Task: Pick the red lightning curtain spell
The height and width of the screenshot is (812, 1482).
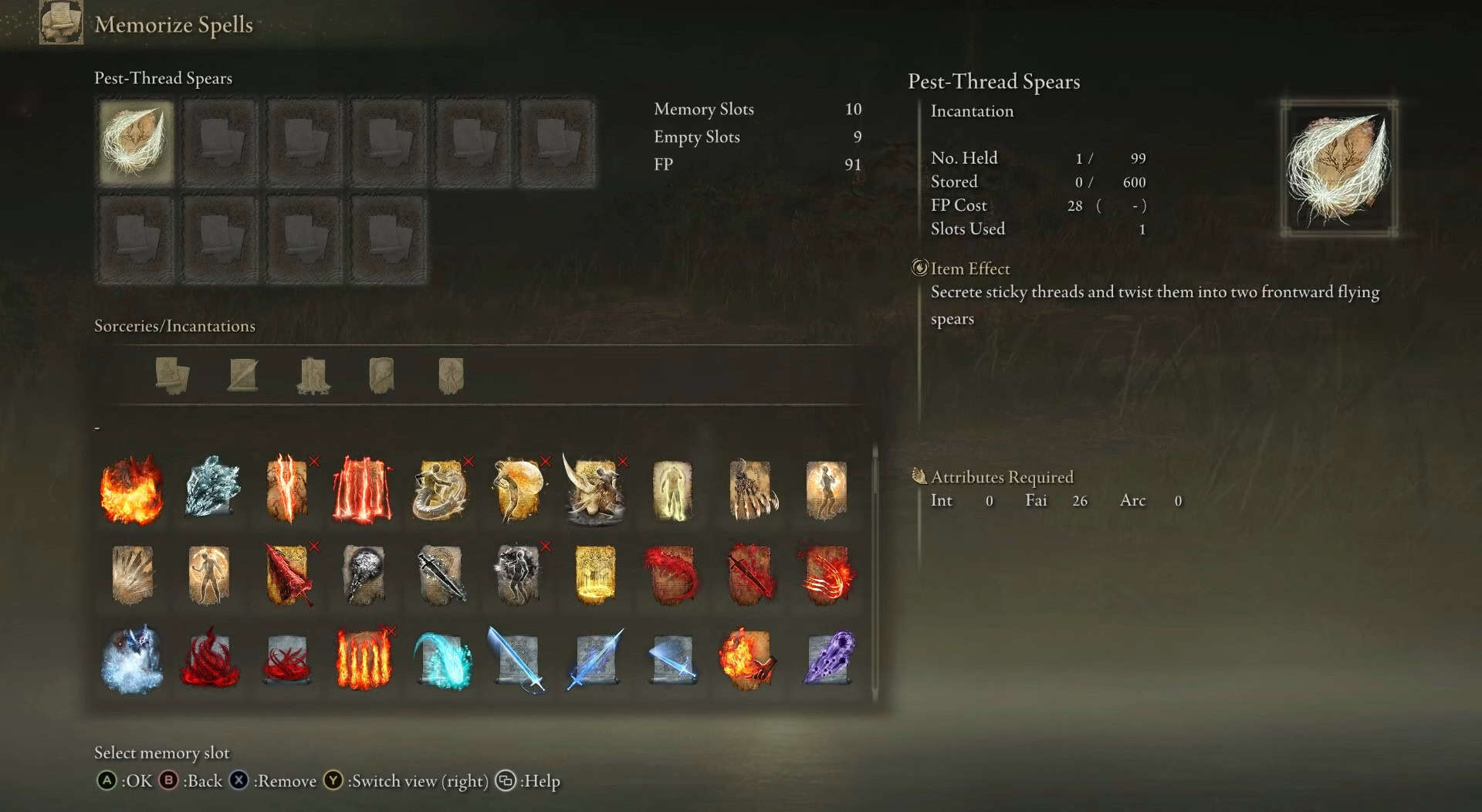Action: pos(363,490)
